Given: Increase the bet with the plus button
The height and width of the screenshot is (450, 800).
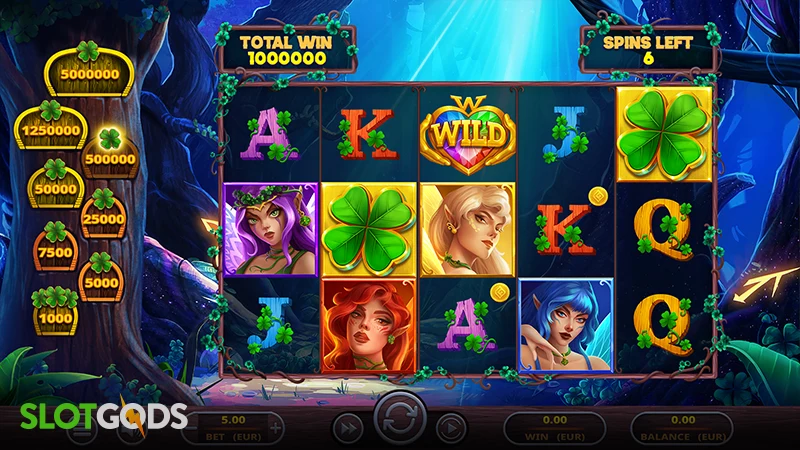Looking at the screenshot, I should 276,425.
